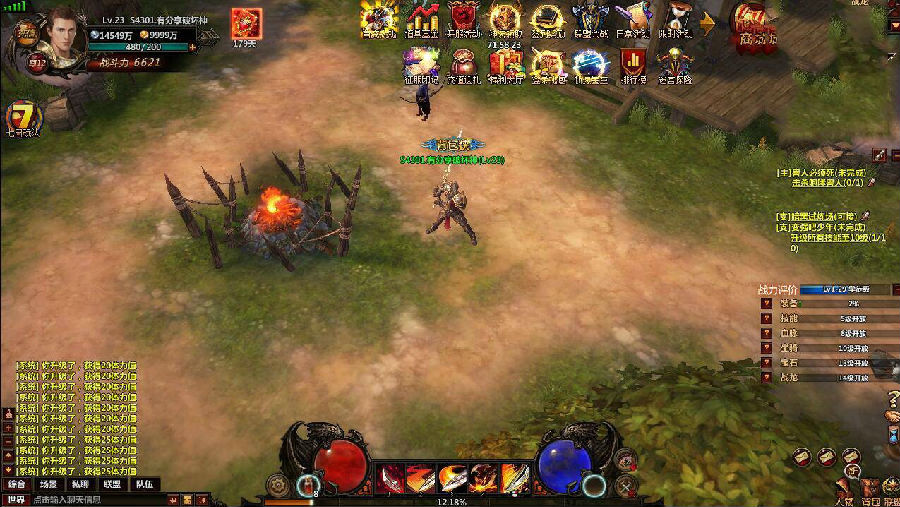Switch chat to the 私聊 tab
Image resolution: width=900 pixels, height=507 pixels.
[x=81, y=484]
